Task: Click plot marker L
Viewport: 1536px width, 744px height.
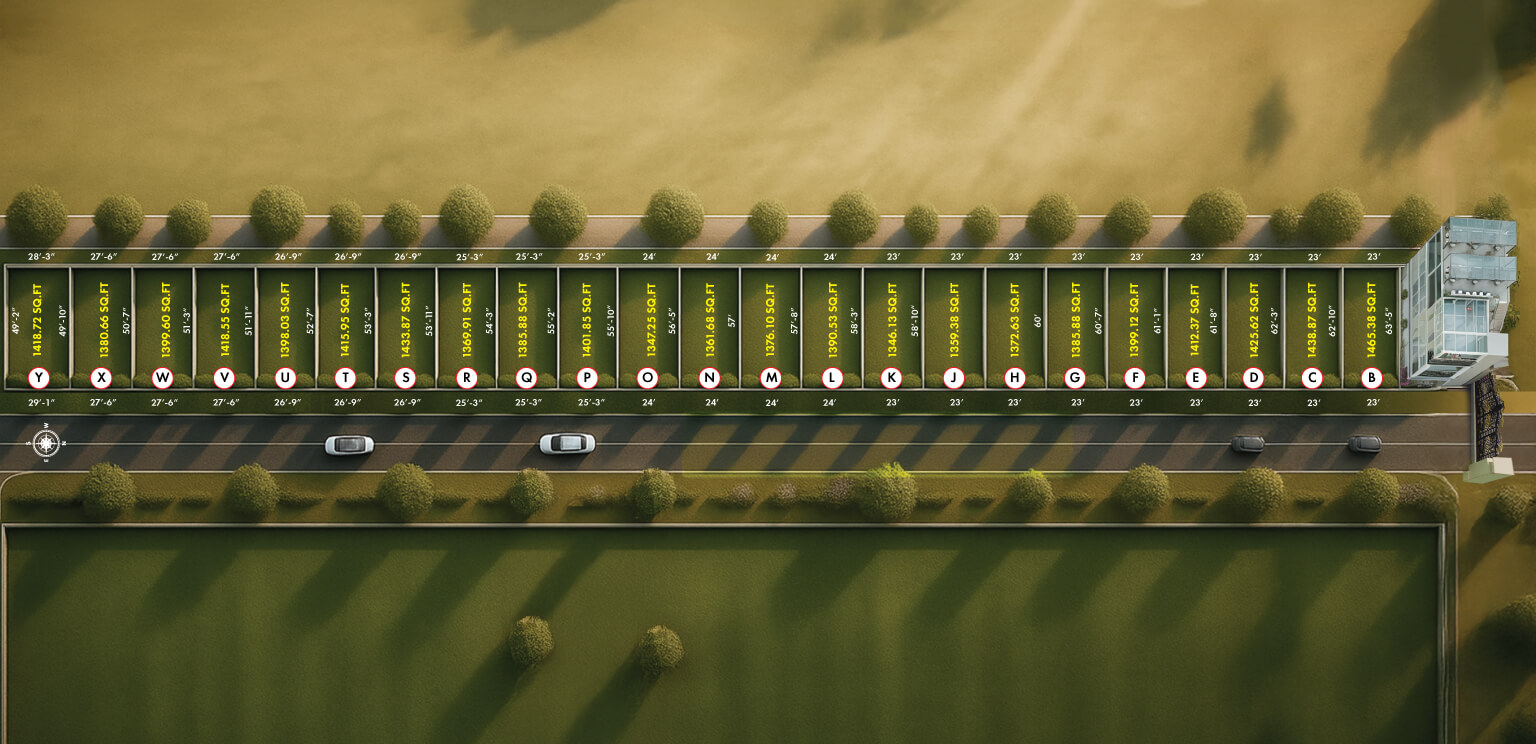Action: pyautogui.click(x=831, y=378)
